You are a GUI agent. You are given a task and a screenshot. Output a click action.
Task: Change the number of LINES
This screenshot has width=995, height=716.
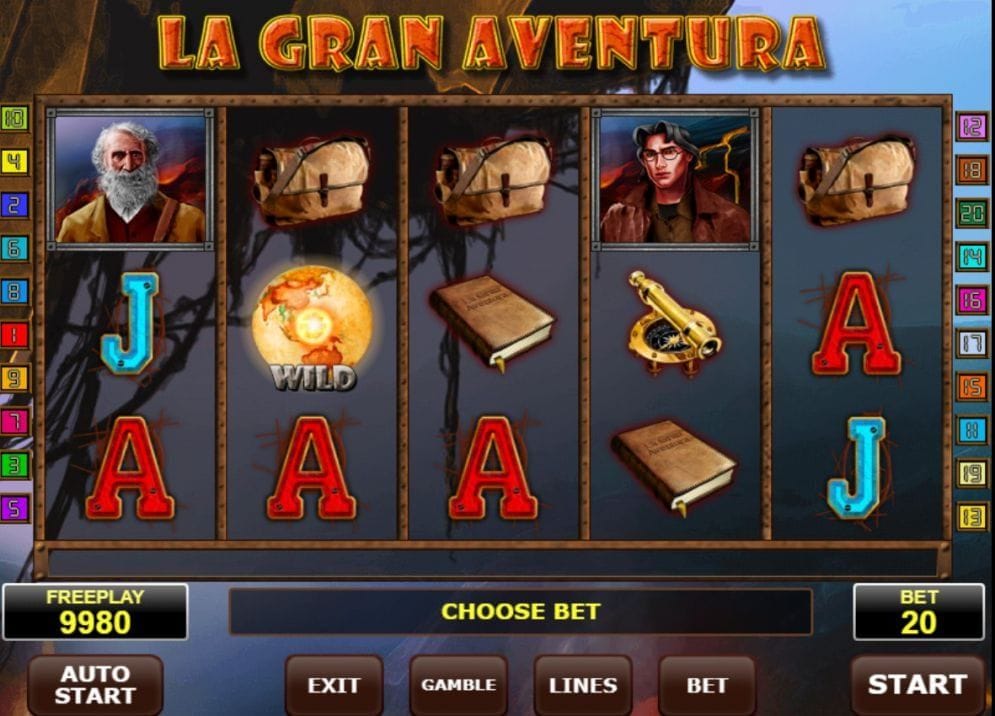[x=582, y=685]
